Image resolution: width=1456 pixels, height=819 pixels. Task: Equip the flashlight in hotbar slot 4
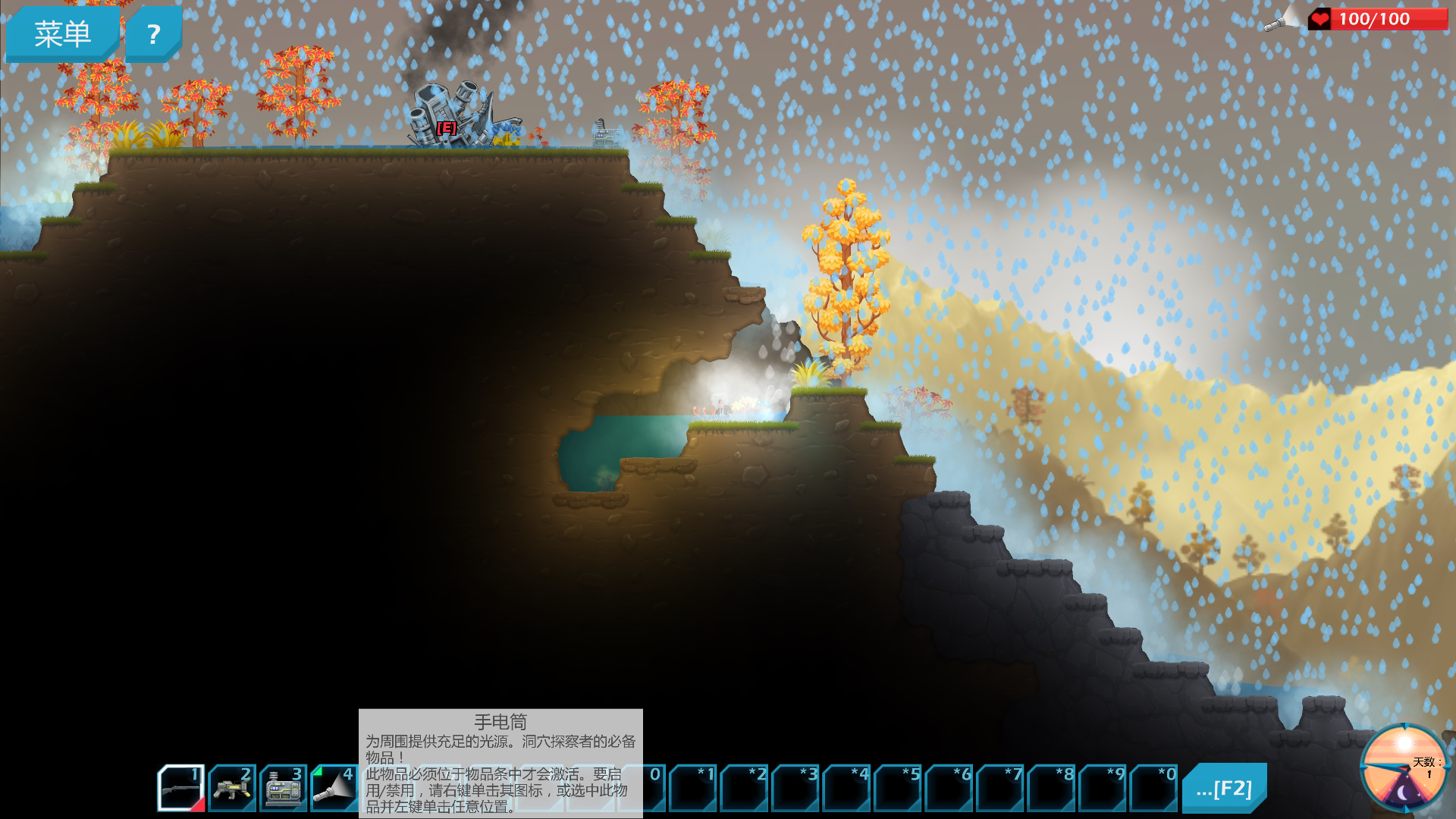(334, 789)
